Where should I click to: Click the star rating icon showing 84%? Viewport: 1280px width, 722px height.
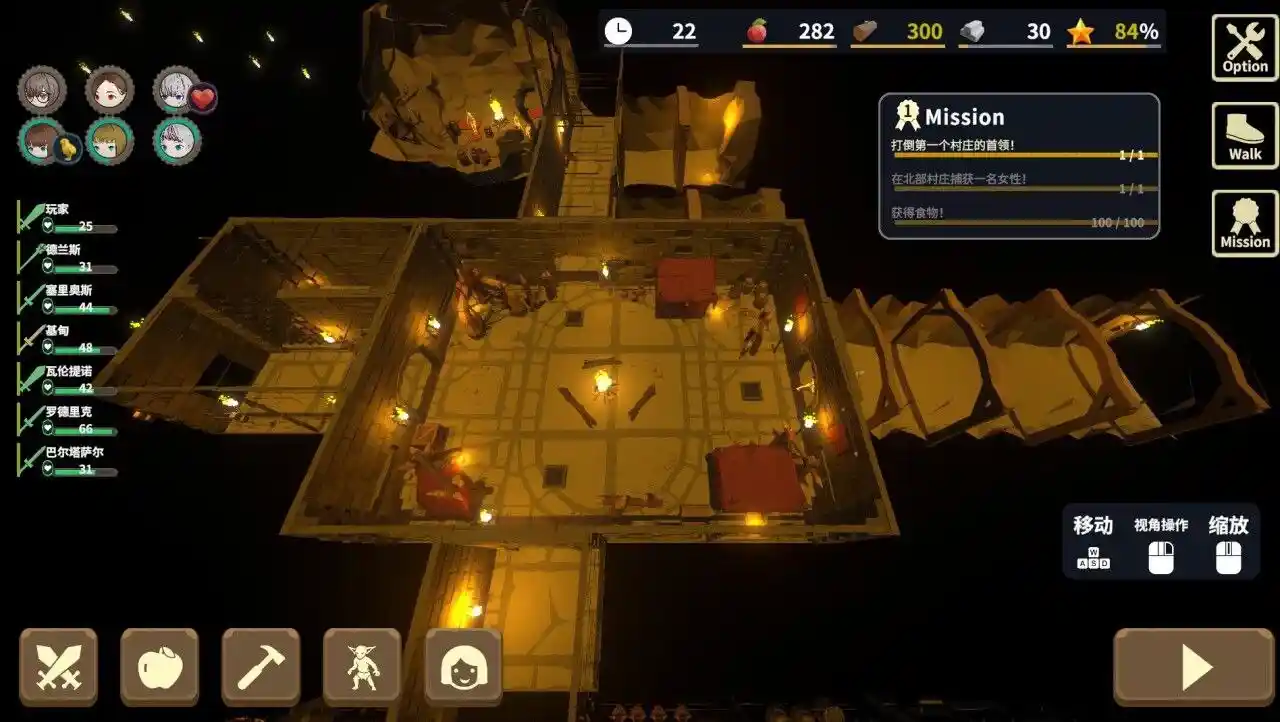[1082, 31]
